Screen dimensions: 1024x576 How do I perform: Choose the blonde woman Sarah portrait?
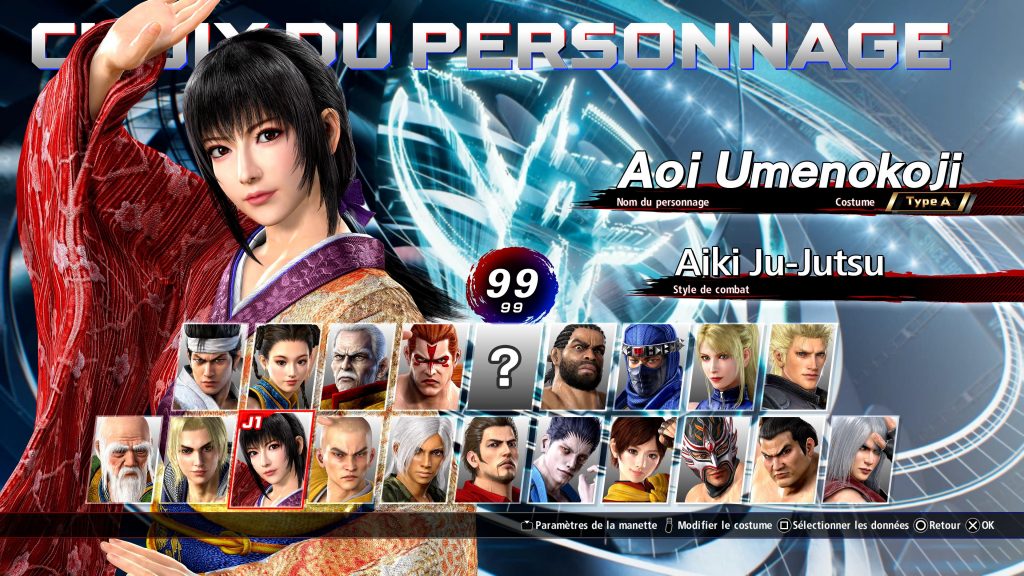click(x=724, y=366)
